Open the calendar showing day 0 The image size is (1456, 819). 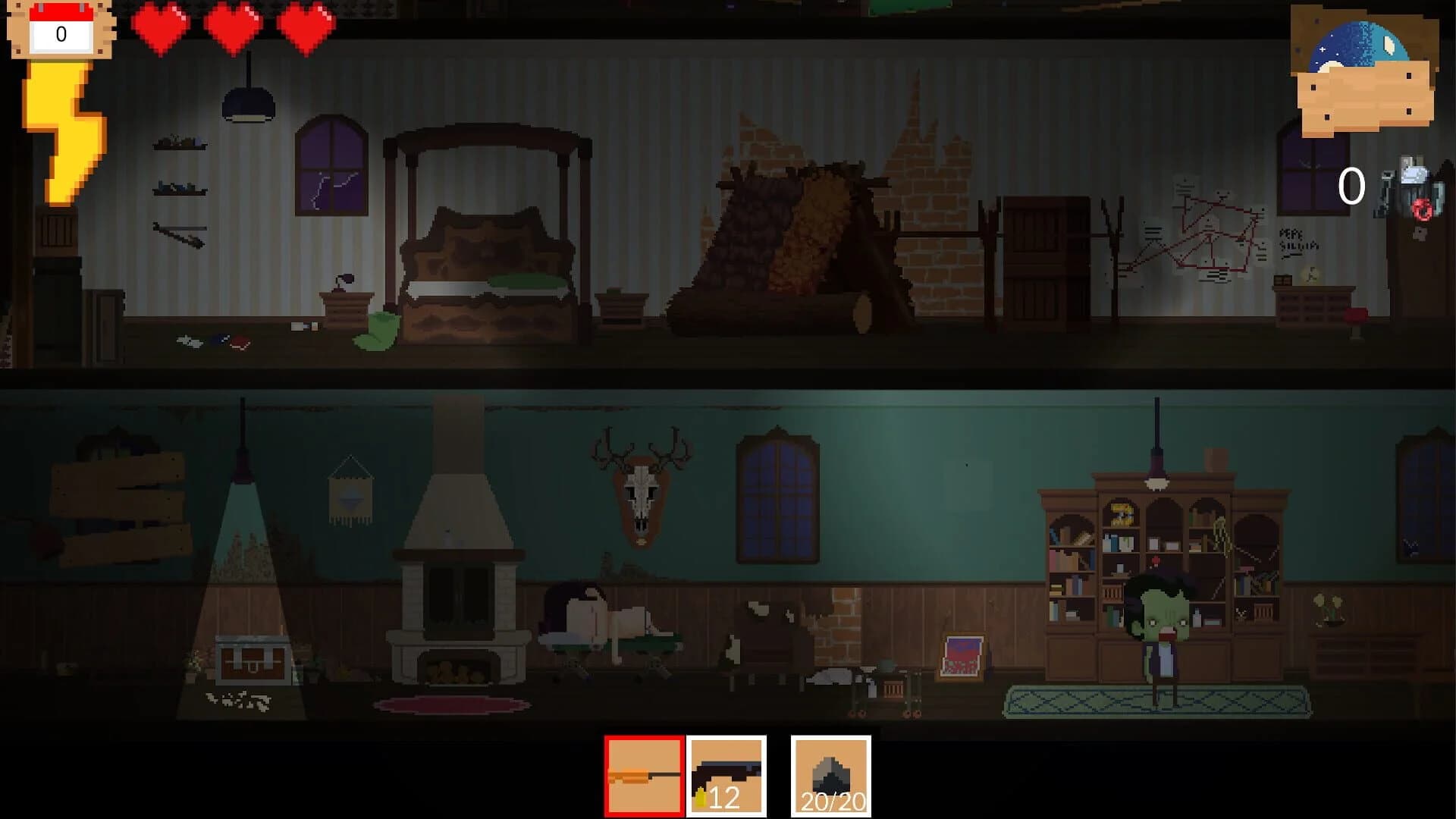pos(59,30)
